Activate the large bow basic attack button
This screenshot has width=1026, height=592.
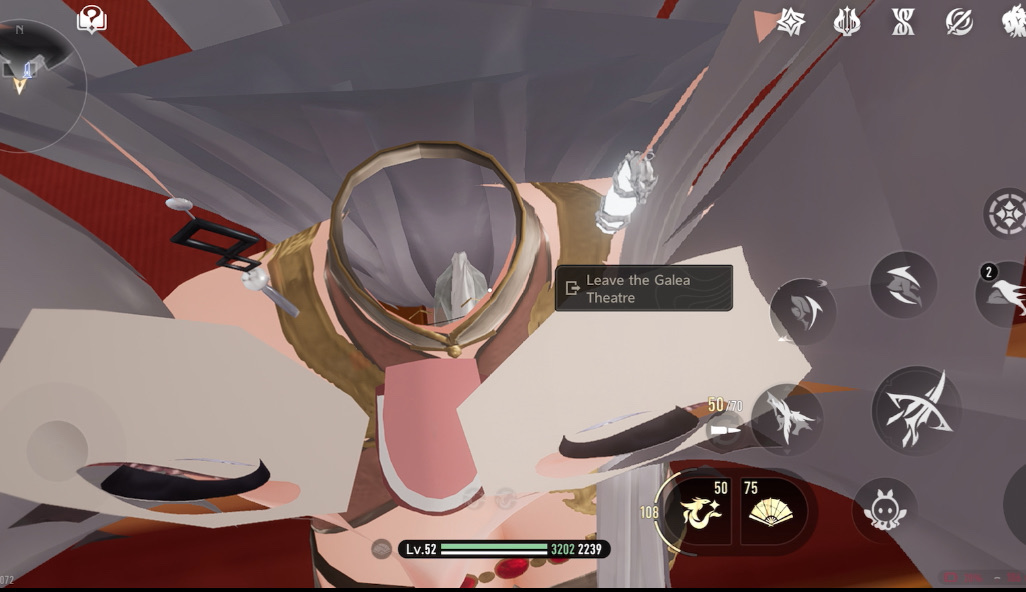[x=916, y=410]
